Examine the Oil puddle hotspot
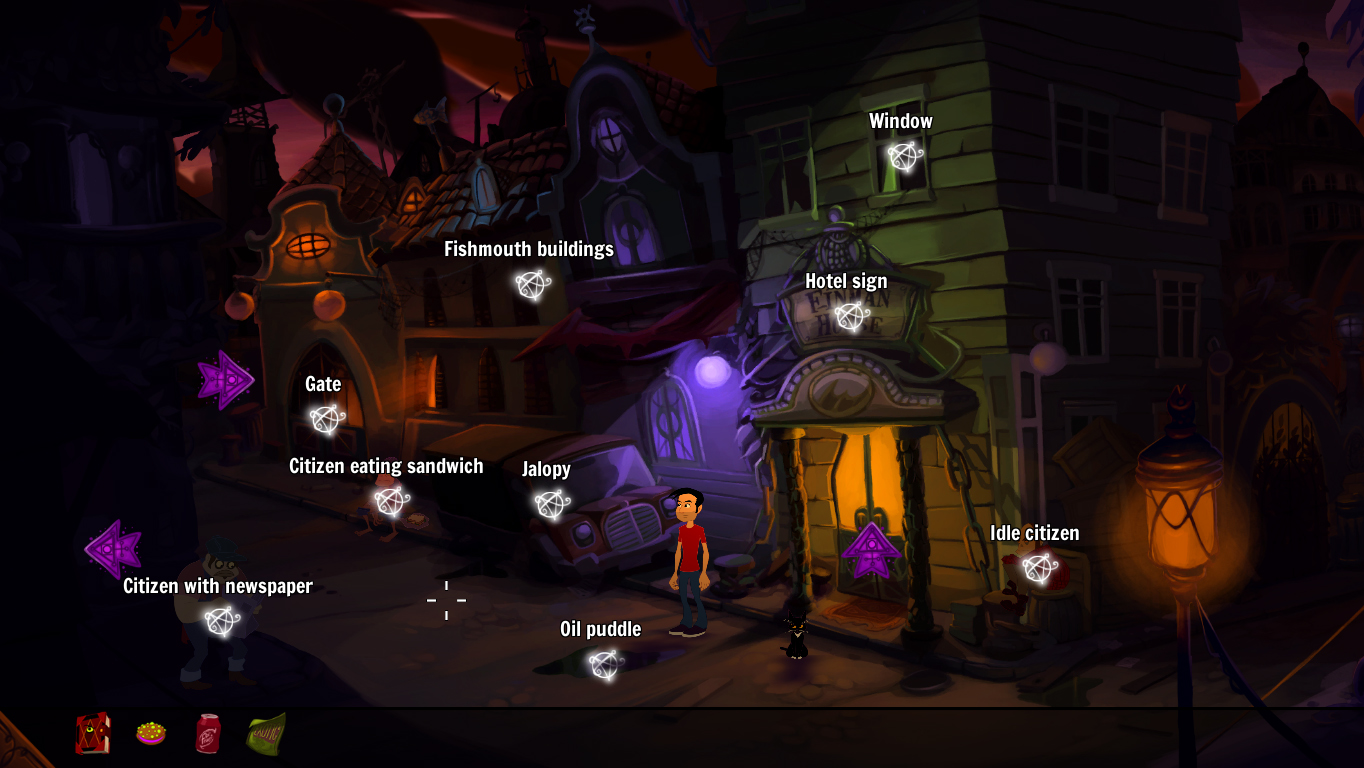The image size is (1364, 768). 603,664
